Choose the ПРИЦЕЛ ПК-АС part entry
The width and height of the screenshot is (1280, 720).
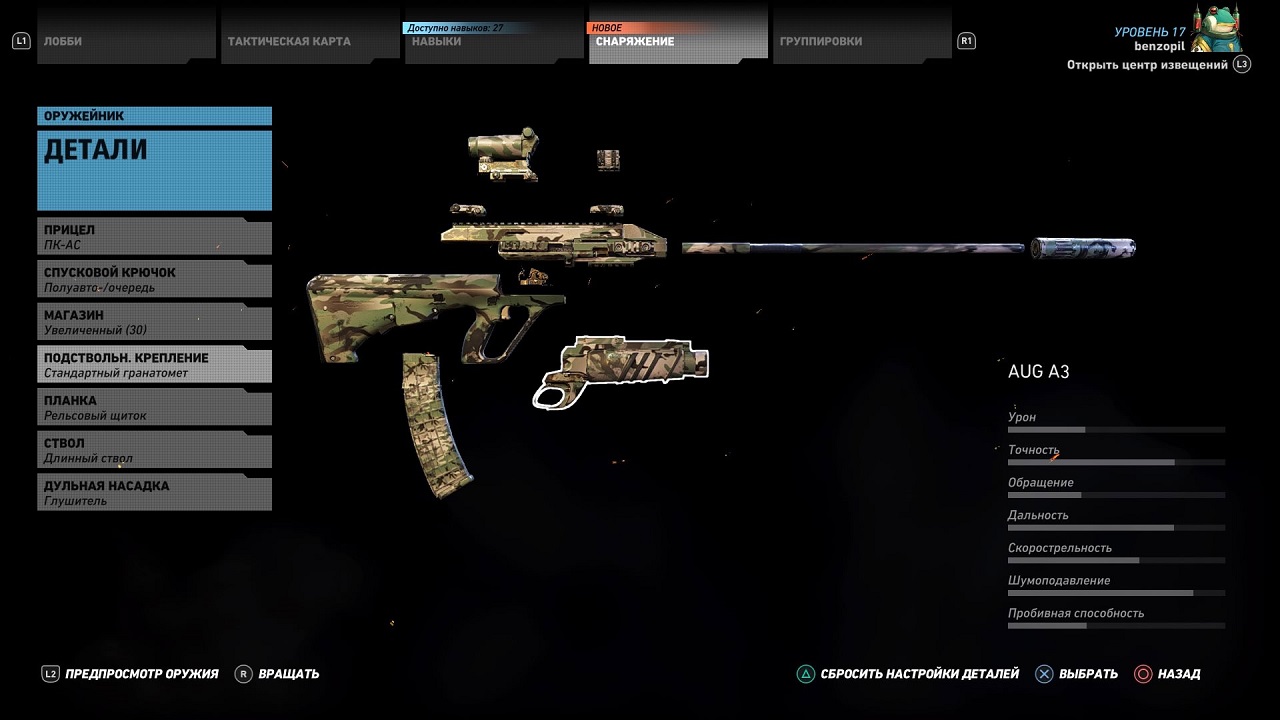155,237
